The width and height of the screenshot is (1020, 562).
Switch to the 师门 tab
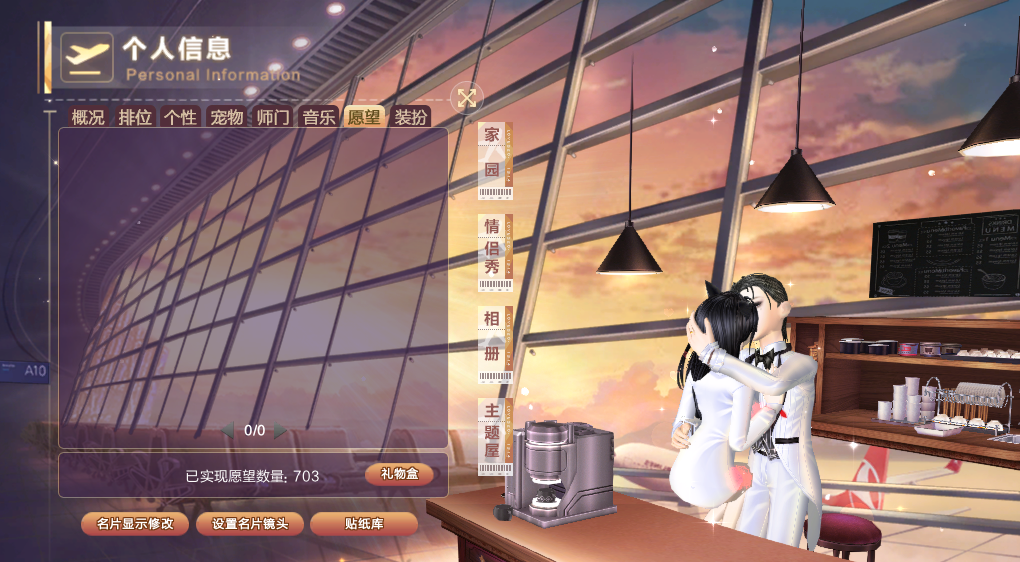(273, 117)
